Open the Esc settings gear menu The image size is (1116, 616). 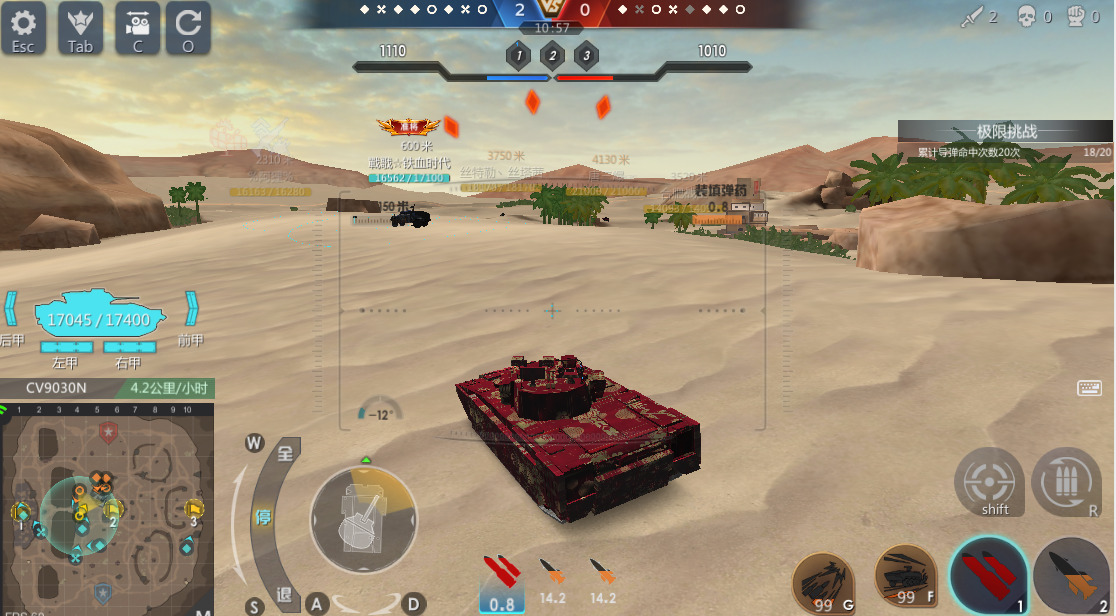click(x=24, y=27)
